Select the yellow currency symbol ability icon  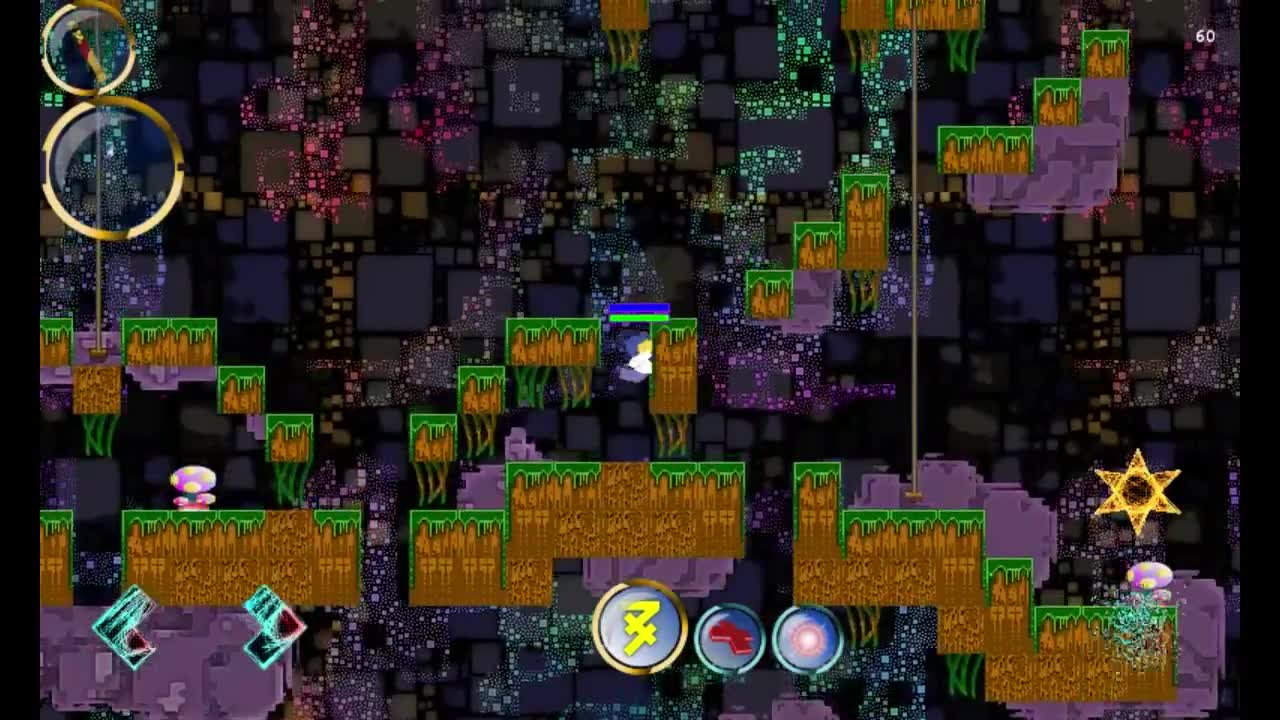[641, 628]
